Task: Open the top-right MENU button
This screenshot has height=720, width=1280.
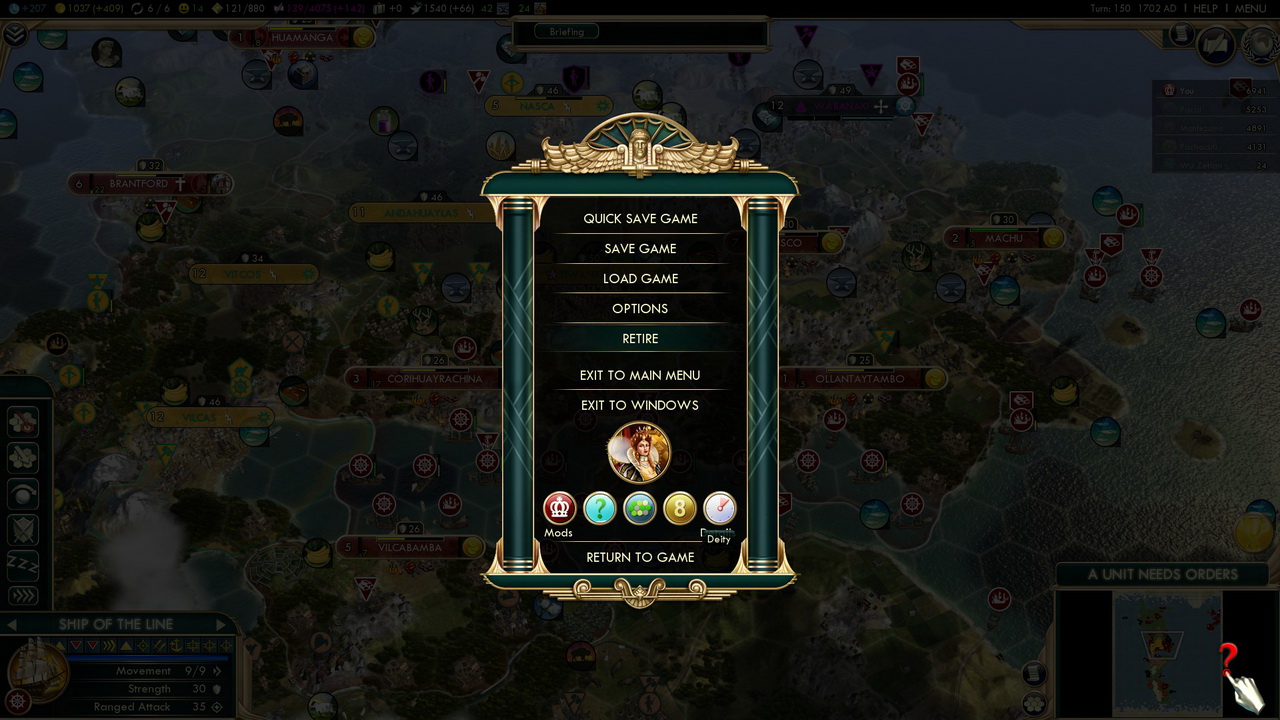Action: click(x=1250, y=8)
